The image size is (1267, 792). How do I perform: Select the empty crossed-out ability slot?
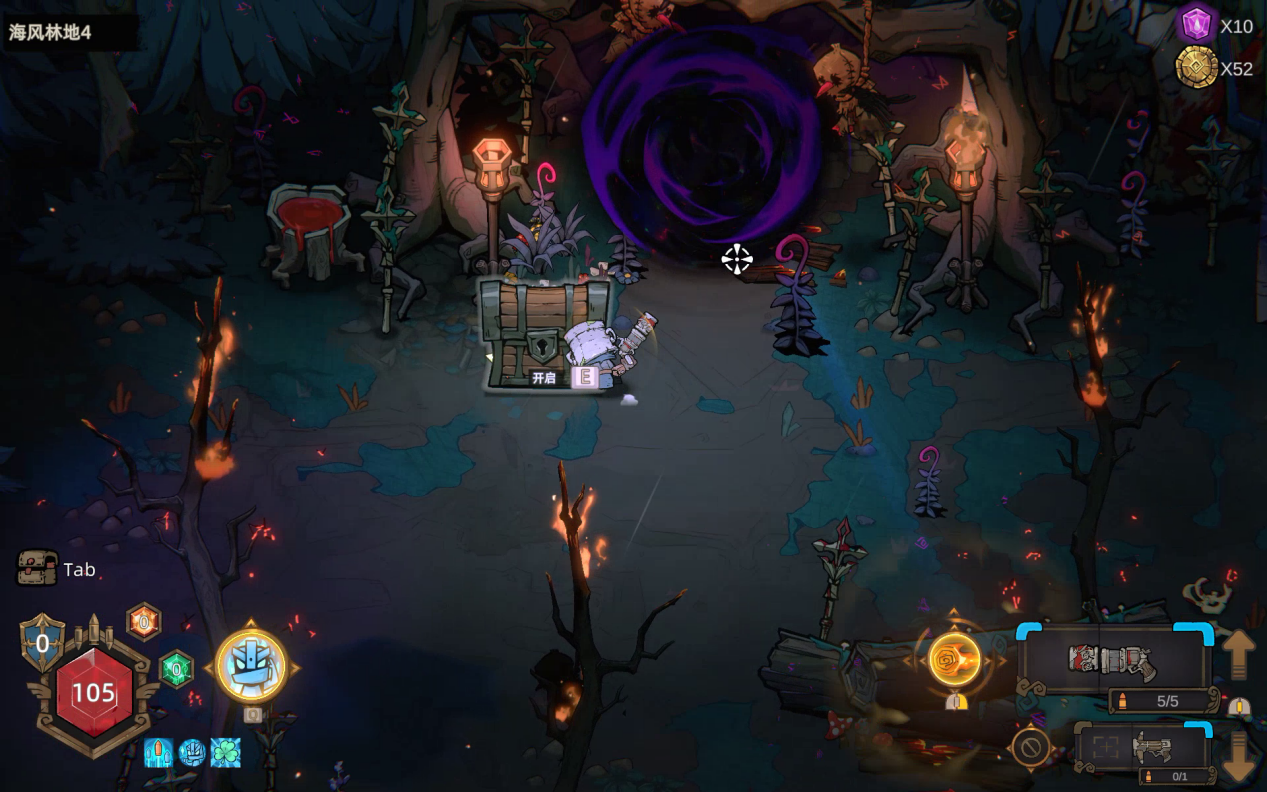(x=1030, y=747)
